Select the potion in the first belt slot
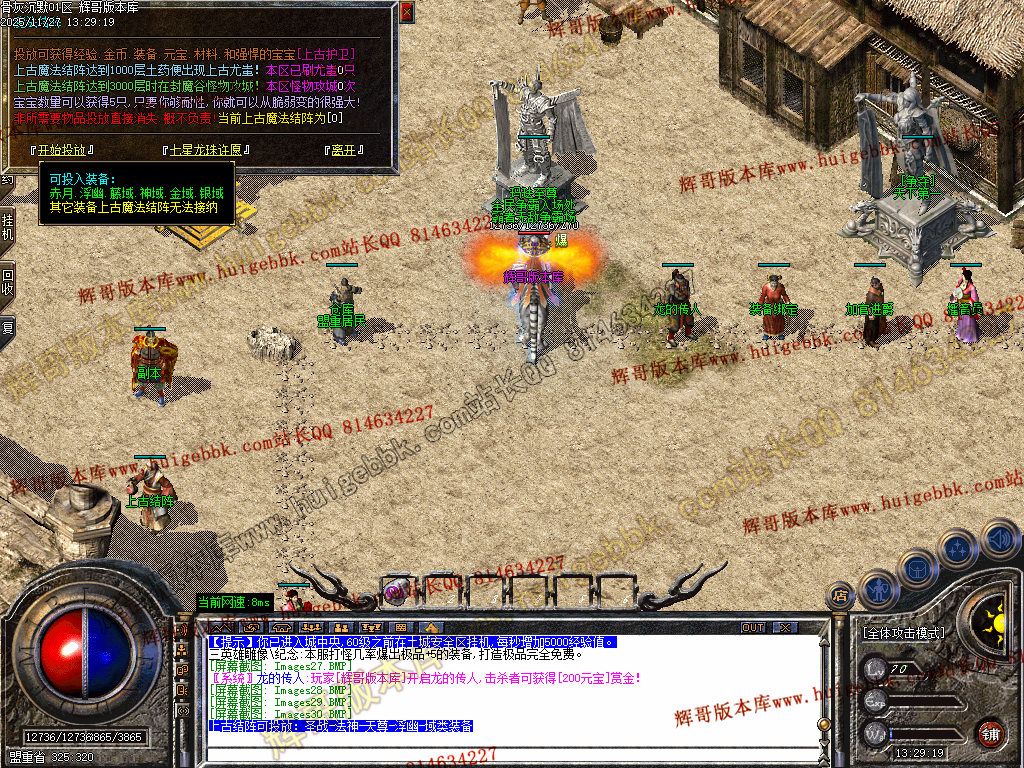This screenshot has width=1024, height=768. pos(394,588)
